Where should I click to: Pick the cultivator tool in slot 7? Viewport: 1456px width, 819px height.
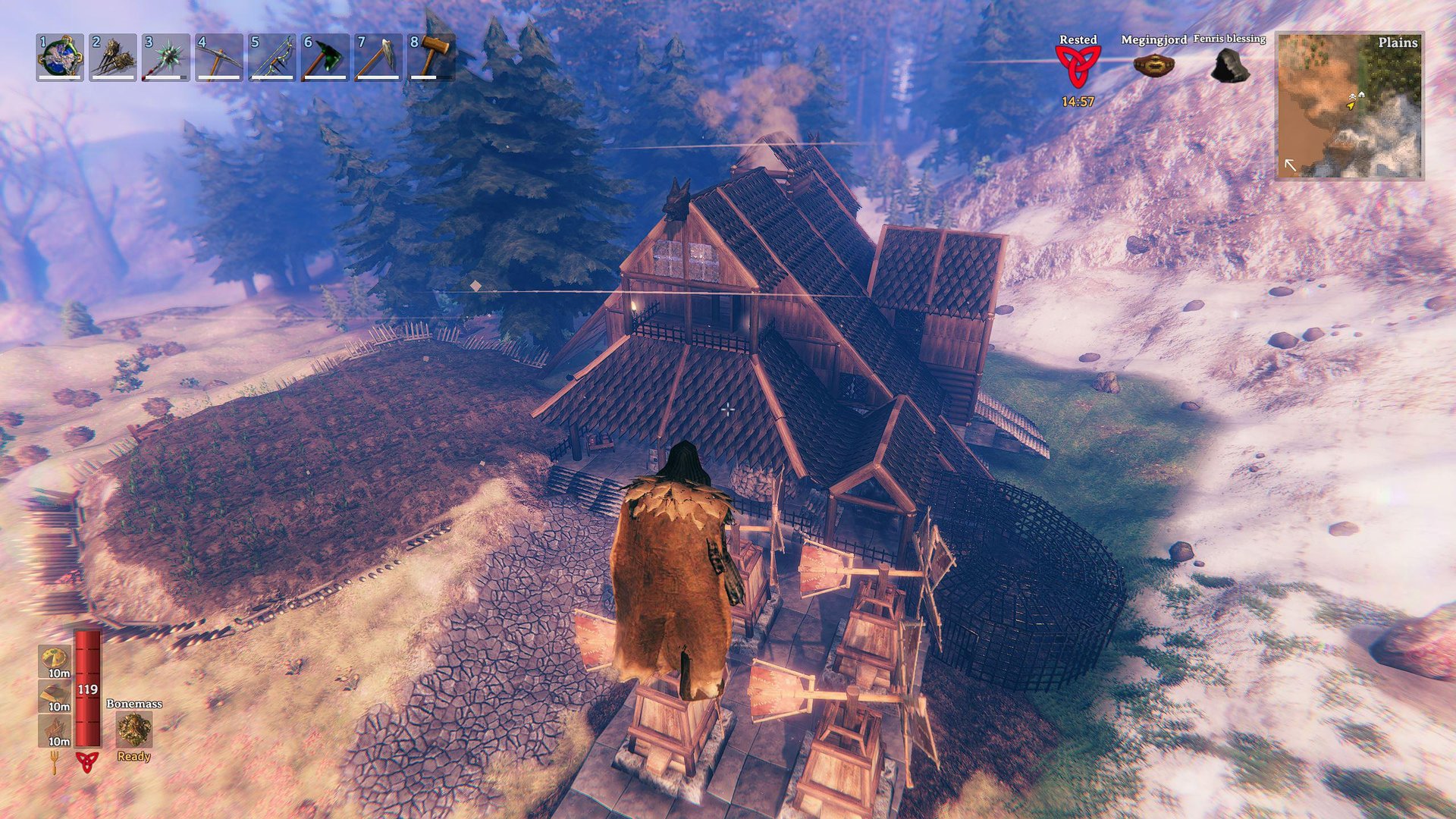pos(378,58)
